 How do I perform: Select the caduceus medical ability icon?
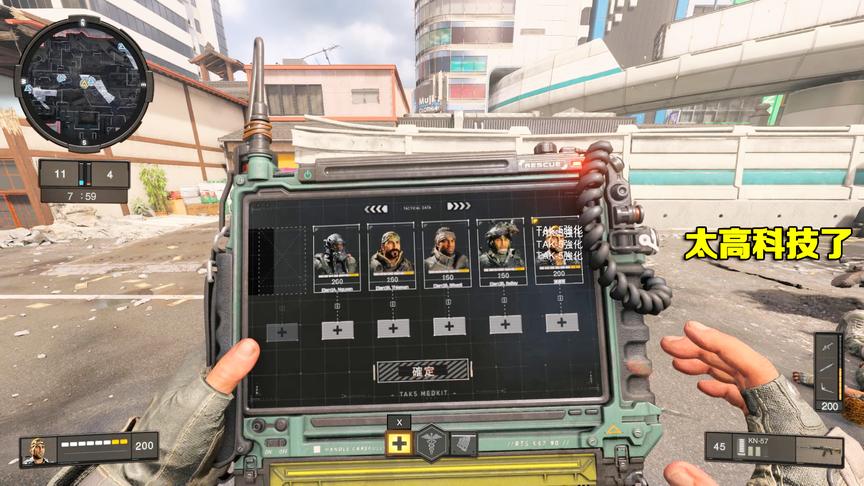click(x=431, y=443)
